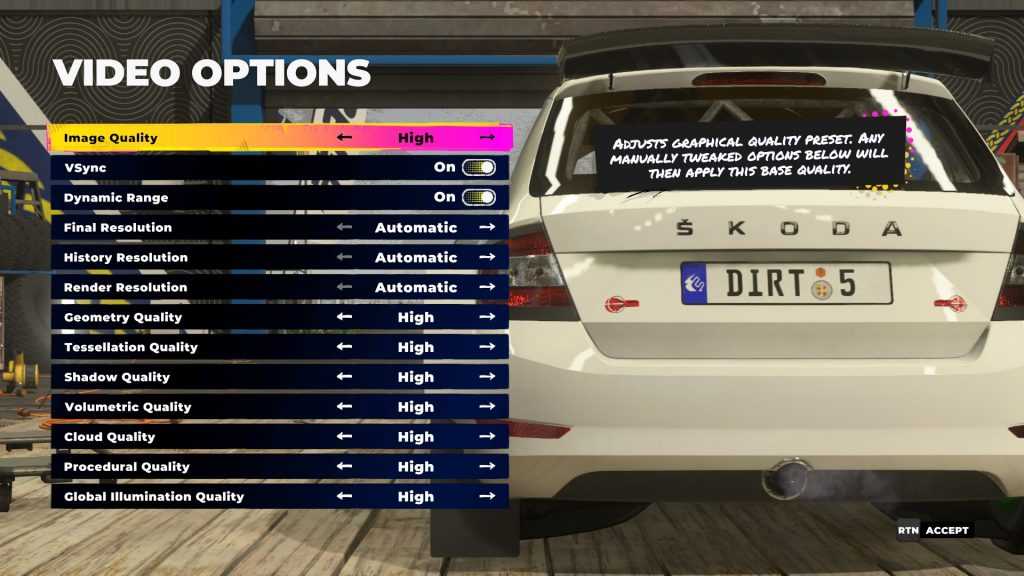Decrease Geometry Quality with left arrow
The width and height of the screenshot is (1024, 576).
click(345, 317)
